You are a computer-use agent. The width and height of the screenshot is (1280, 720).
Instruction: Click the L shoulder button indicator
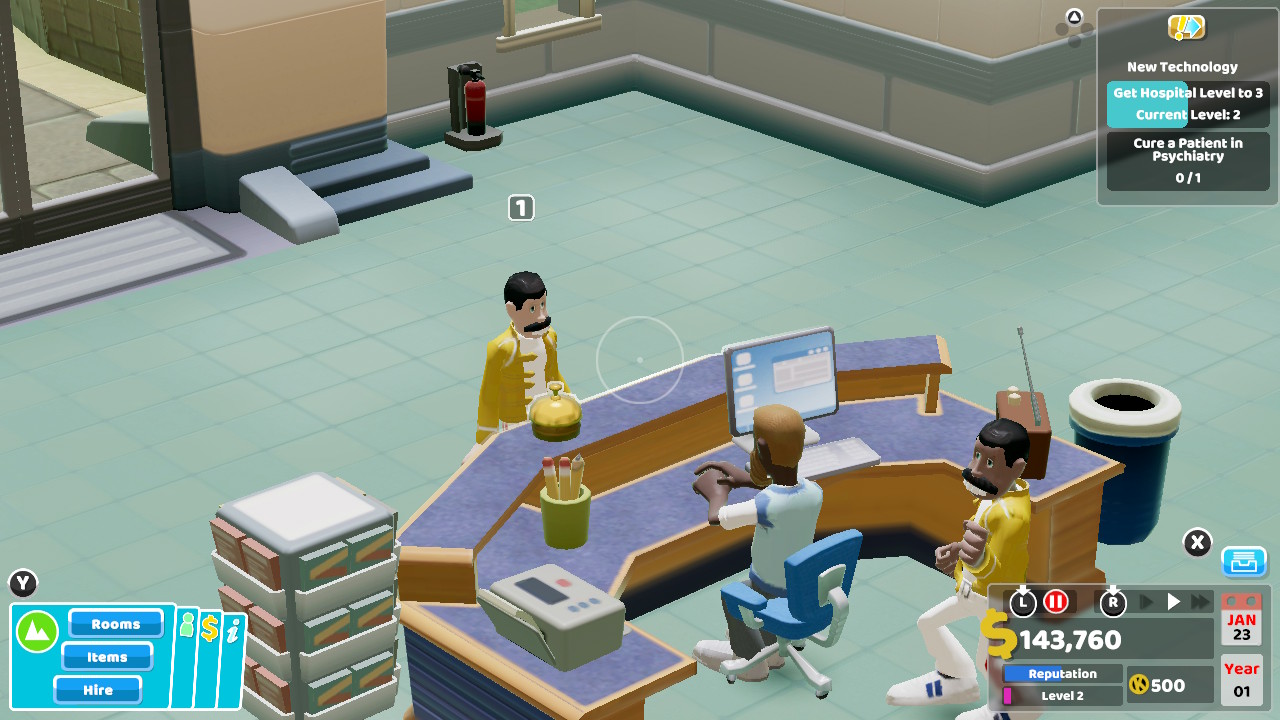tap(1022, 602)
